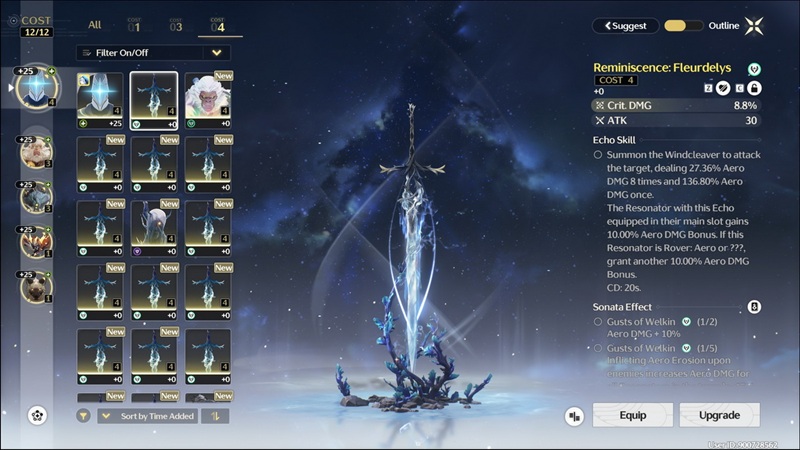Select the cost 4 main echo slot

[x=38, y=88]
